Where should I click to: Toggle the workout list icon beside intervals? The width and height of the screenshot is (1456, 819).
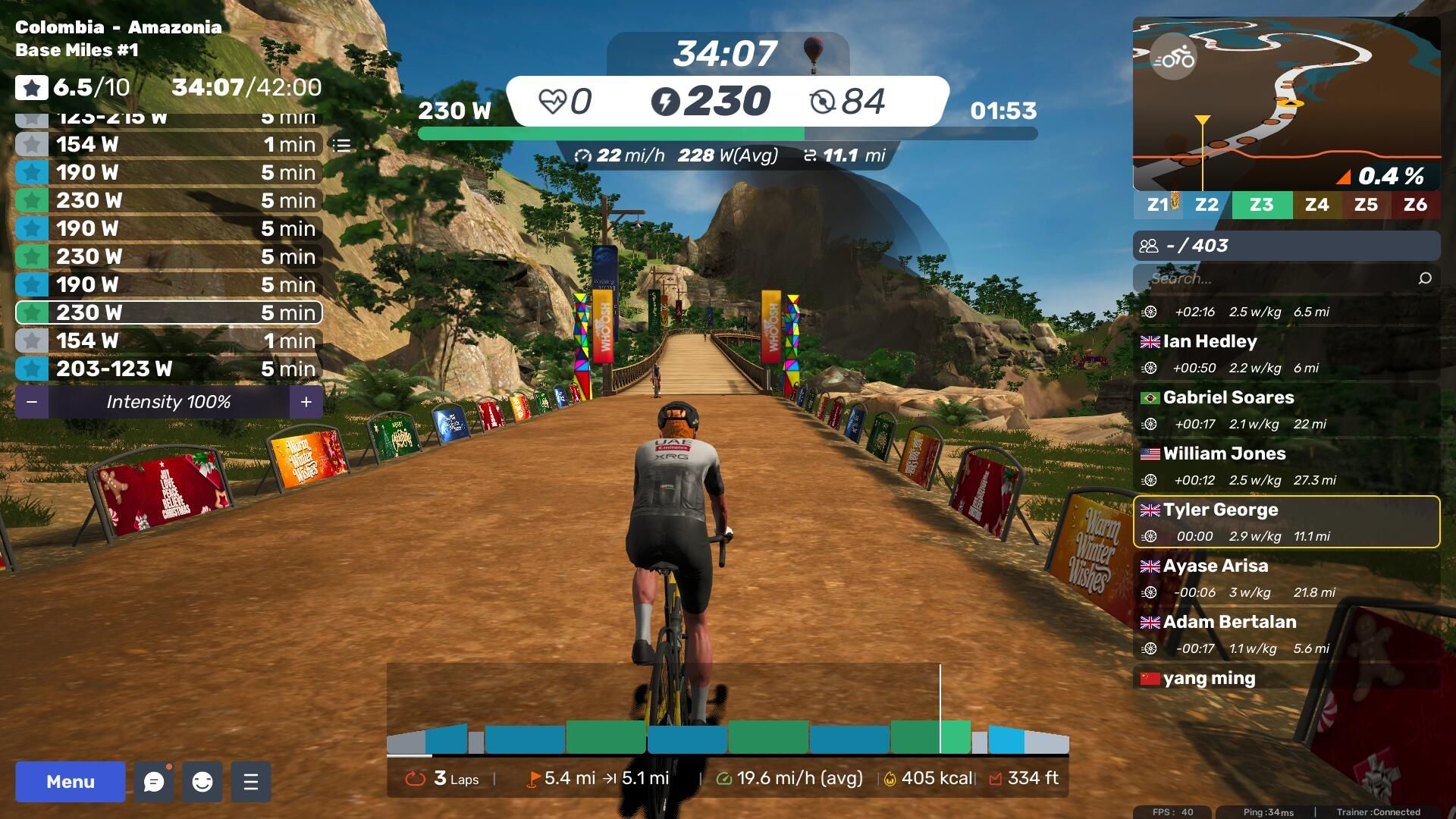coord(342,145)
